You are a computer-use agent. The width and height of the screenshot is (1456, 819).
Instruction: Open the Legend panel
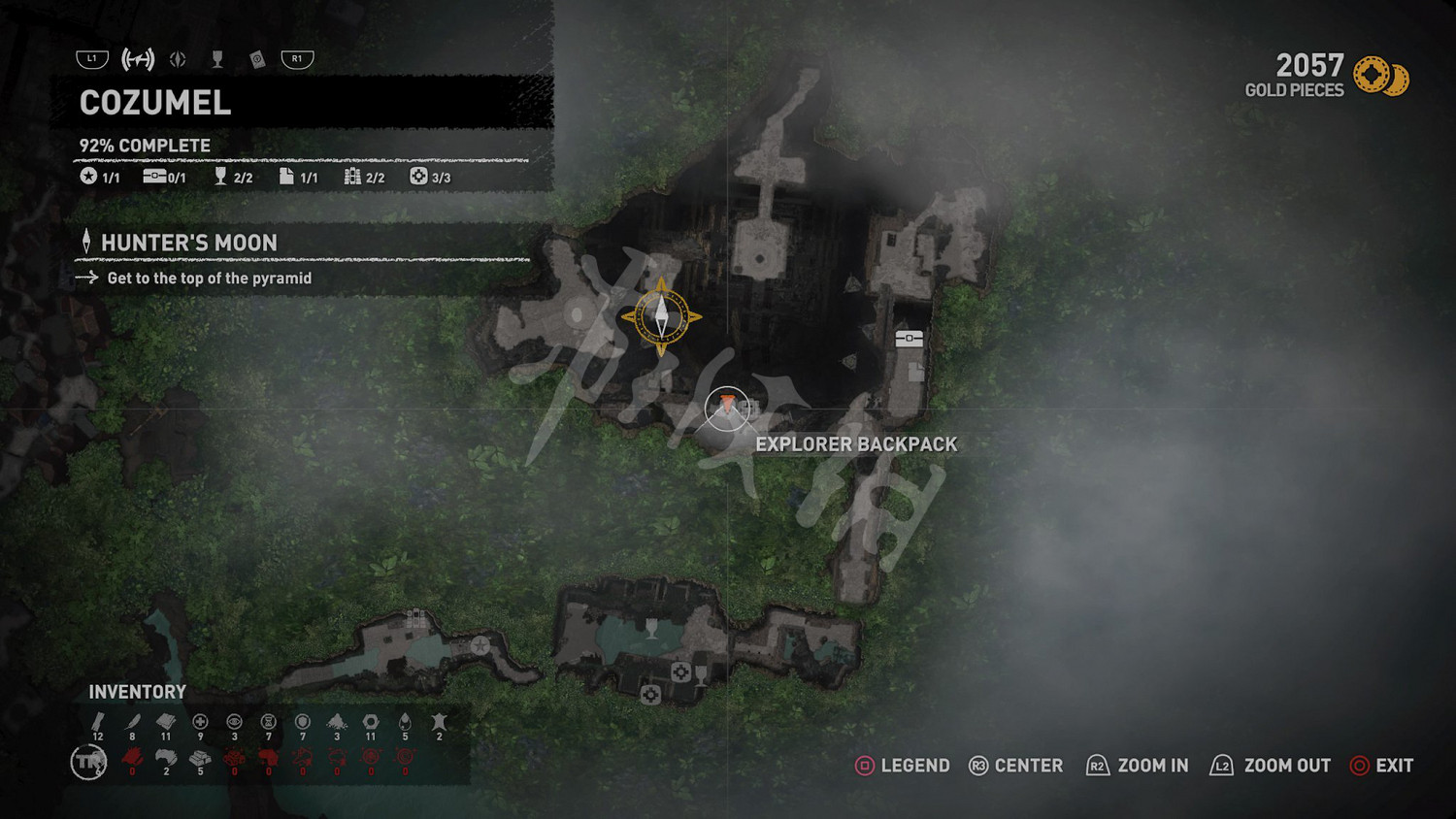point(902,766)
